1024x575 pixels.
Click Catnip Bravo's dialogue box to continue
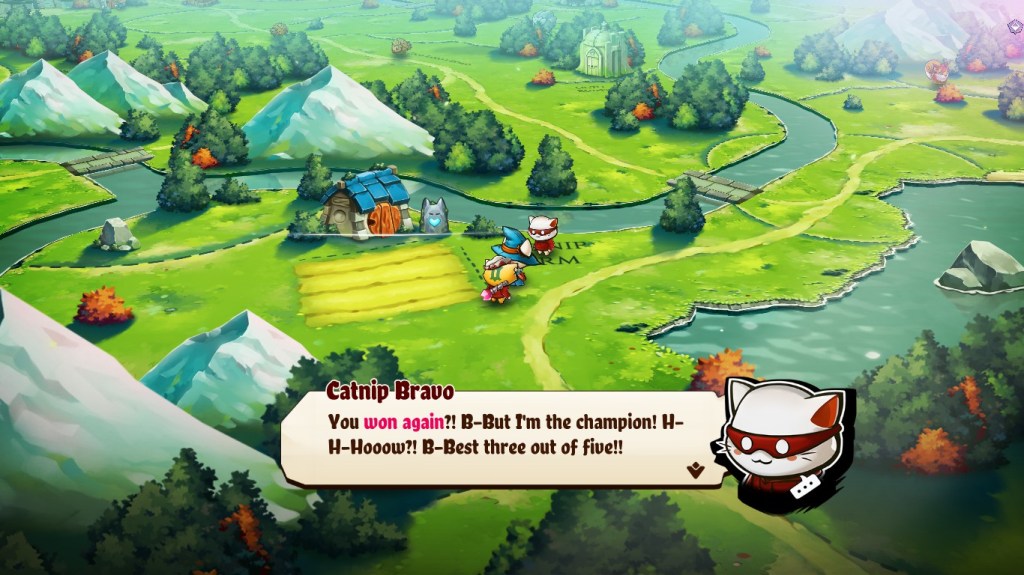pos(500,435)
